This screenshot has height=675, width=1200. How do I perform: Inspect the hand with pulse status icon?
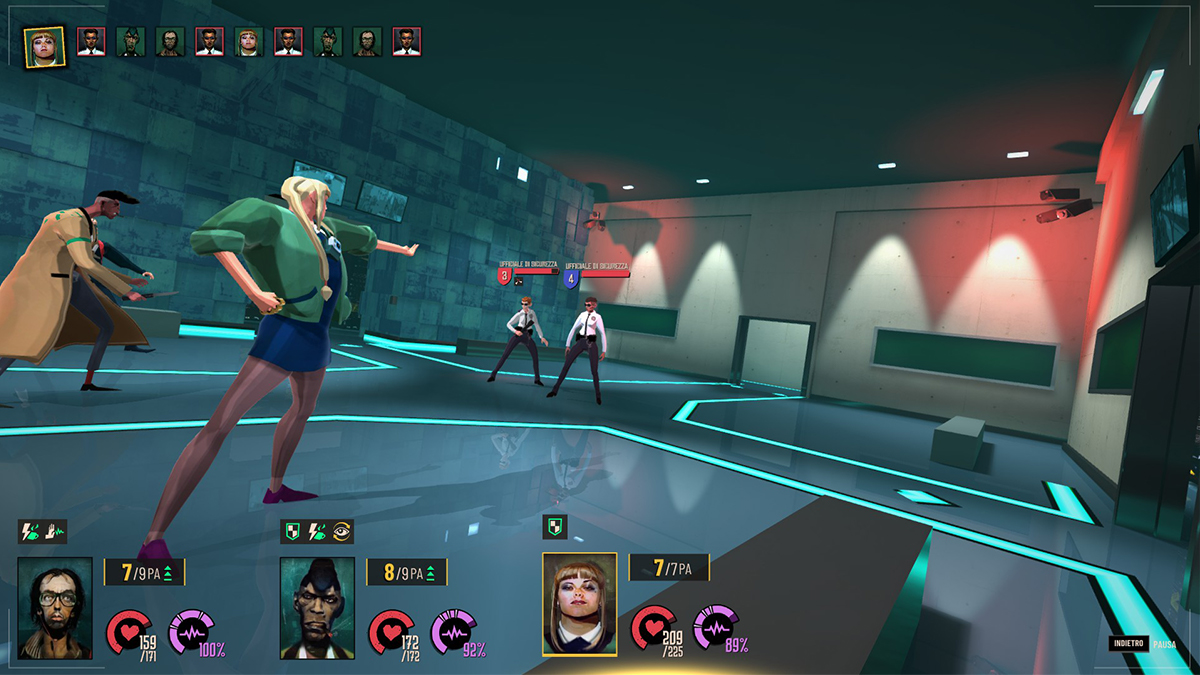[x=55, y=532]
